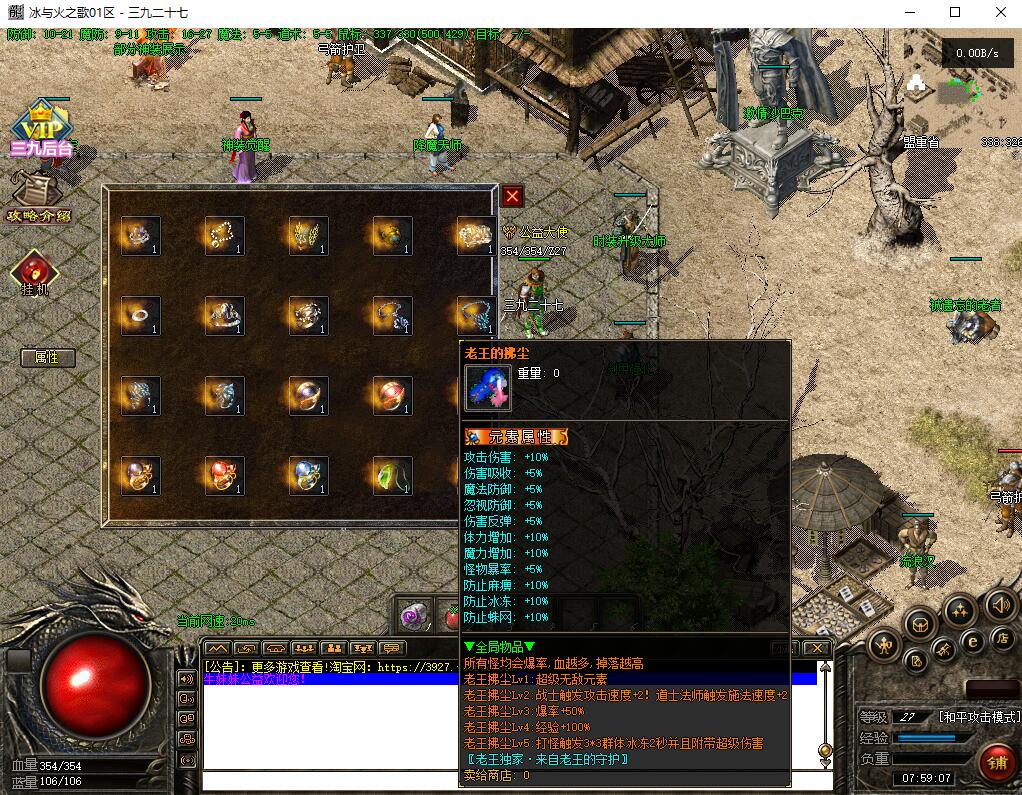Pick the red orb ring item

point(224,474)
